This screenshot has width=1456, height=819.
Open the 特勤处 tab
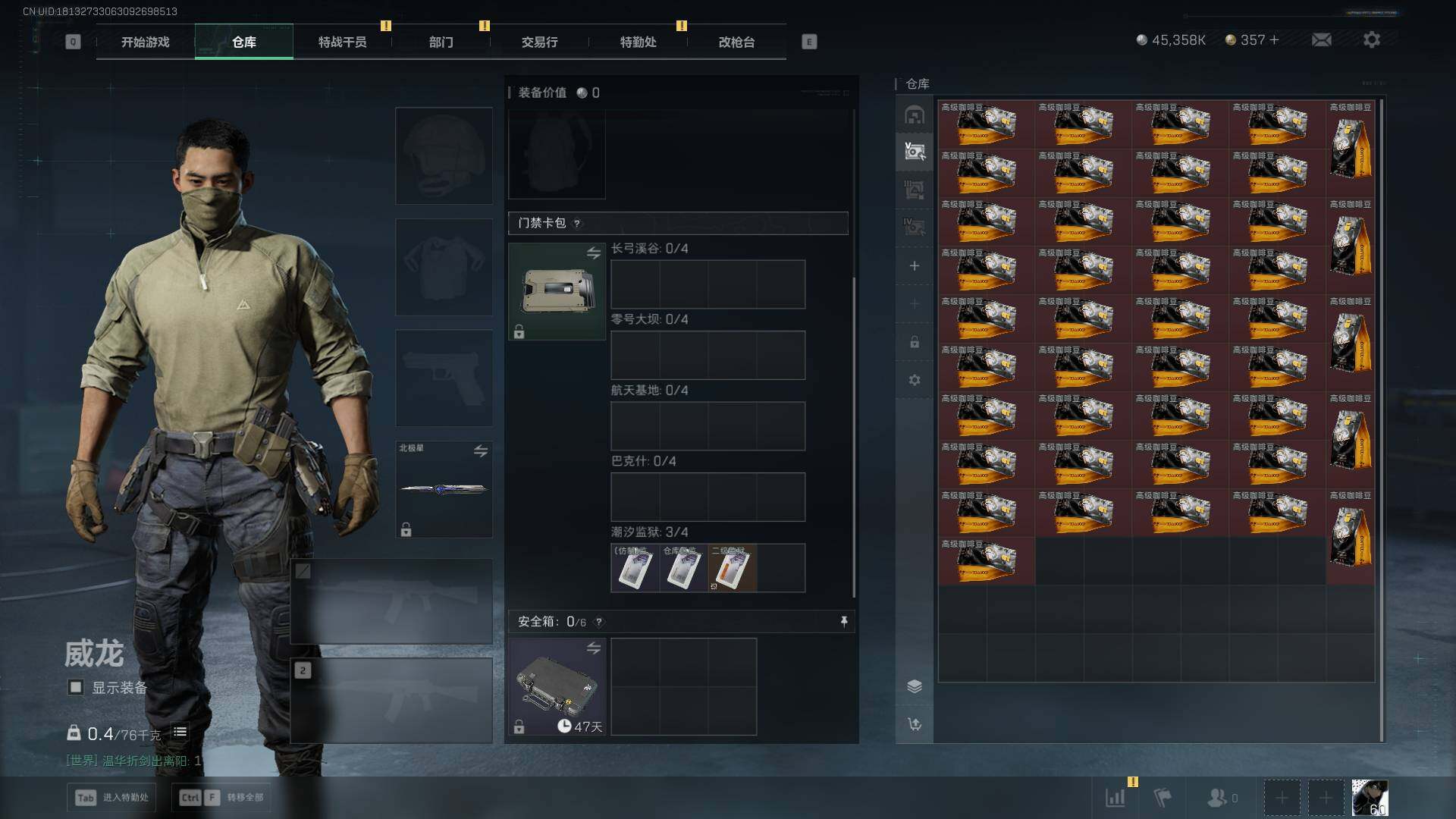coord(638,42)
